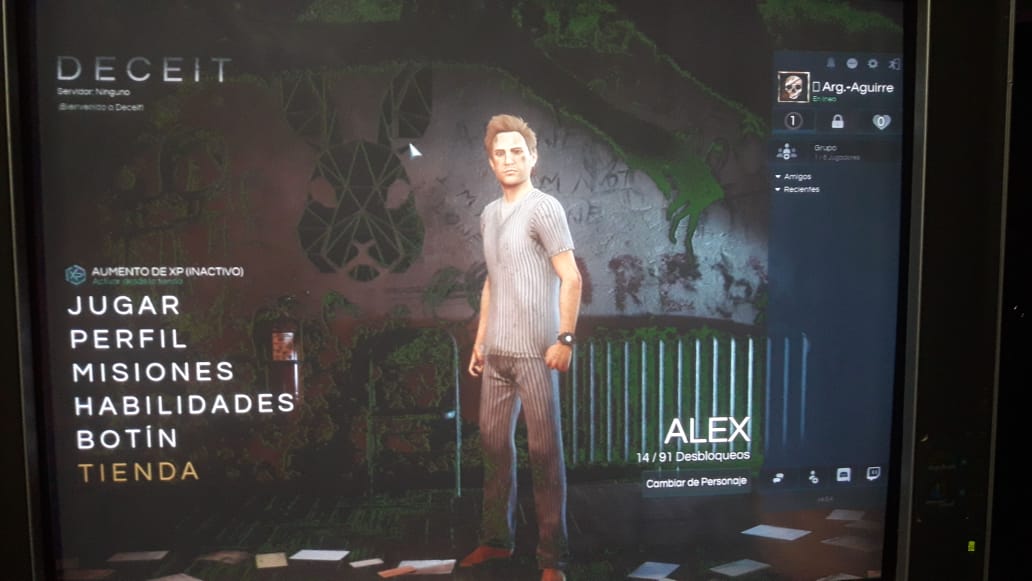Go to the MISIONES screen
This screenshot has width=1032, height=581.
click(153, 372)
